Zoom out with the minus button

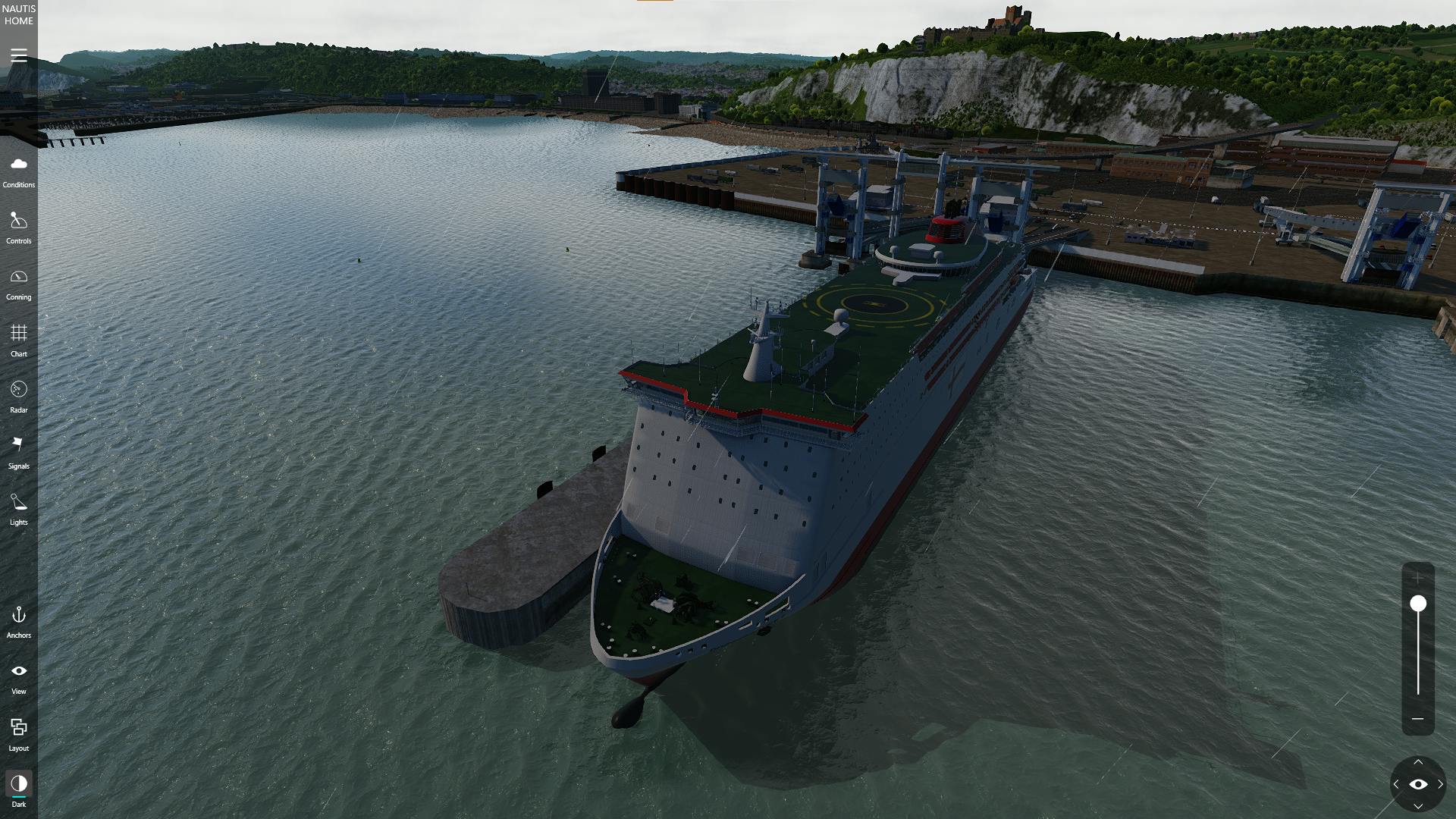1417,719
